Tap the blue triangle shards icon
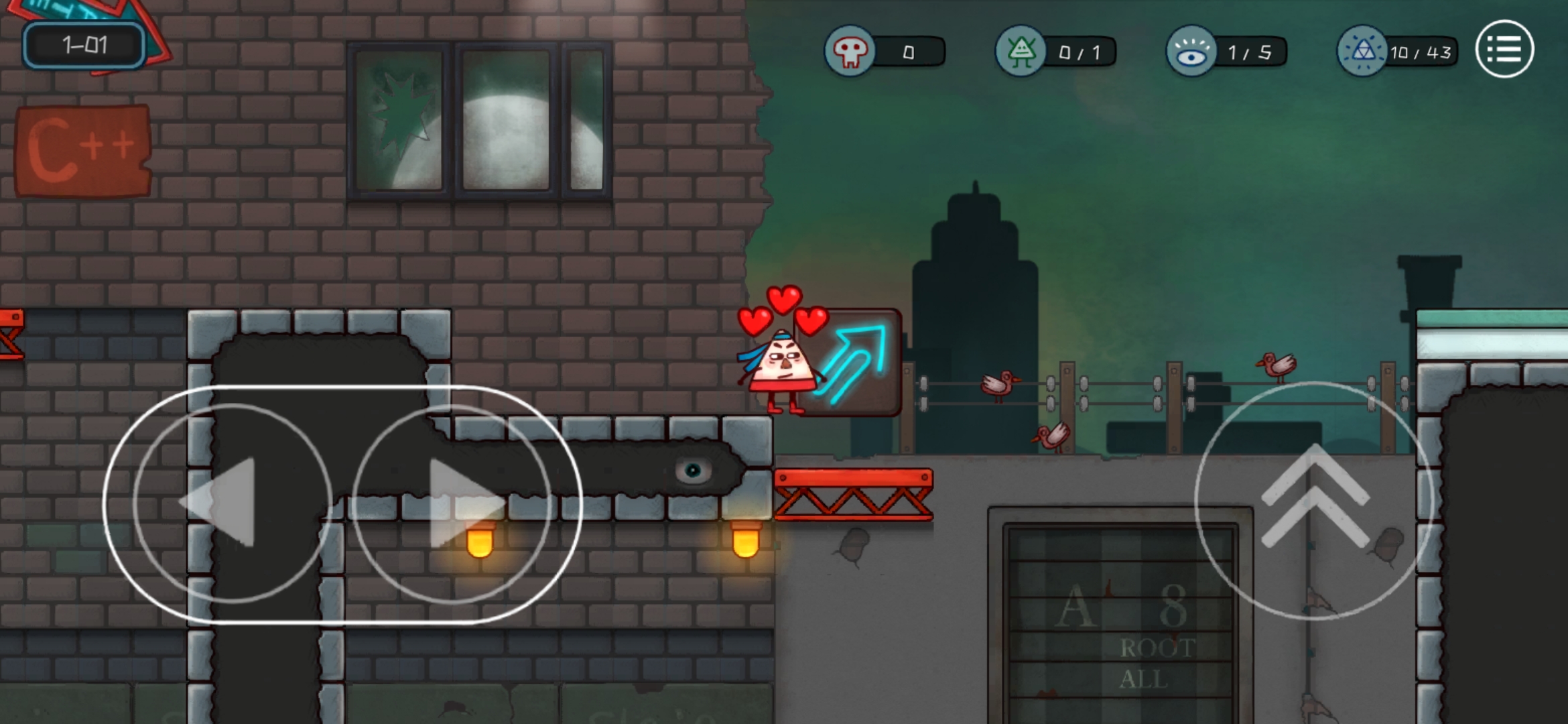The width and height of the screenshot is (1568, 724). point(1362,51)
